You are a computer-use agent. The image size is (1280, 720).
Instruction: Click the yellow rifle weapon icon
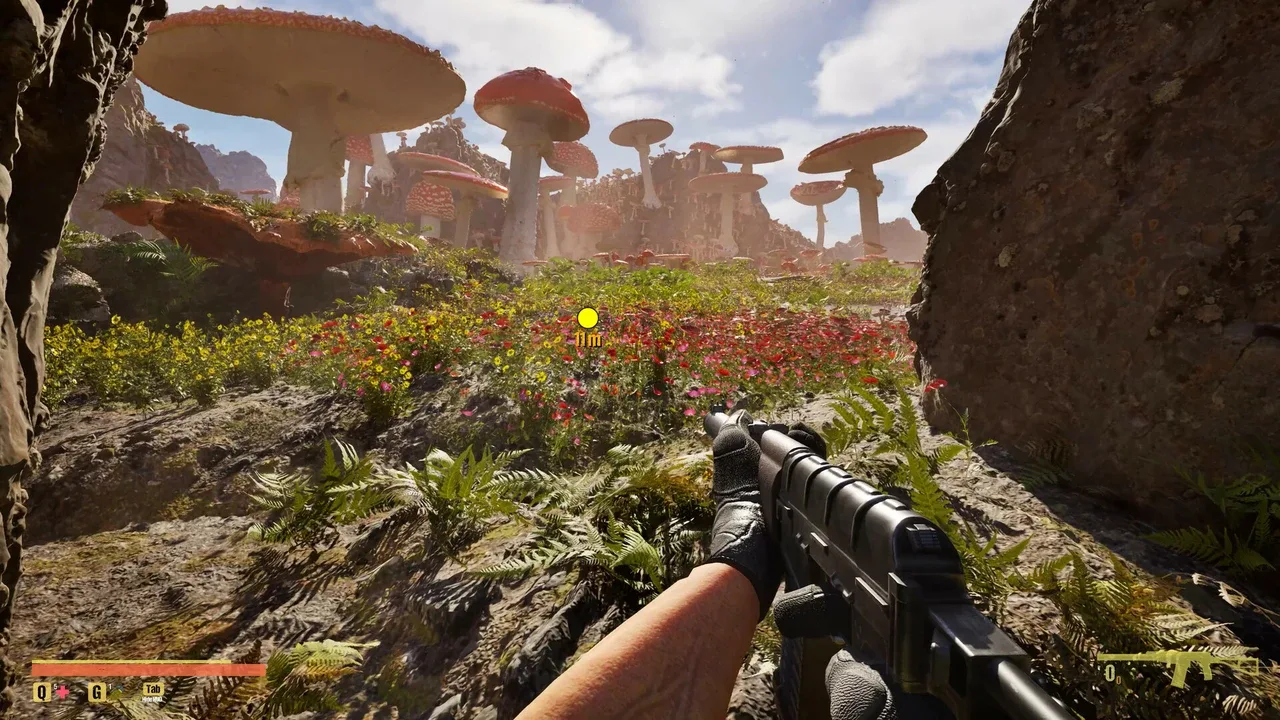click(1179, 664)
